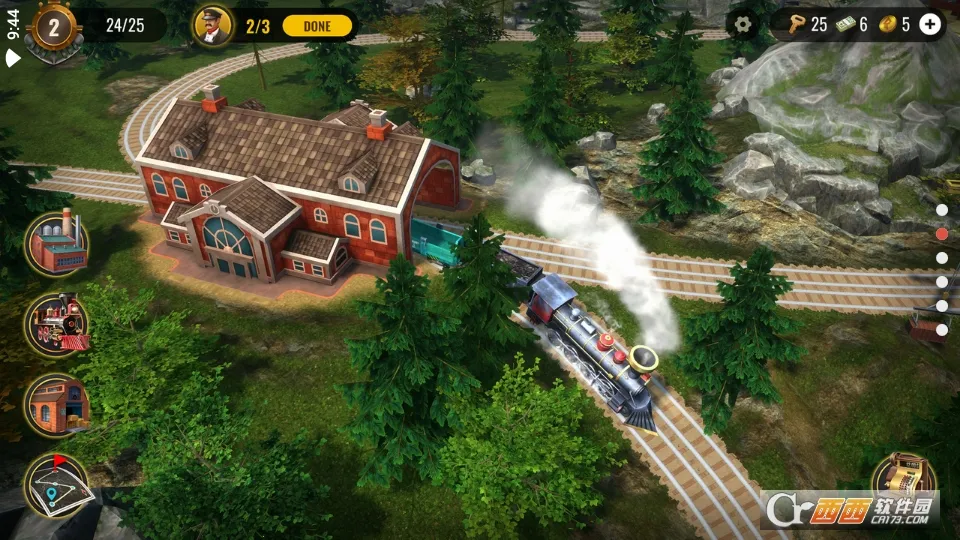Tap the level 2 player badge

click(53, 27)
